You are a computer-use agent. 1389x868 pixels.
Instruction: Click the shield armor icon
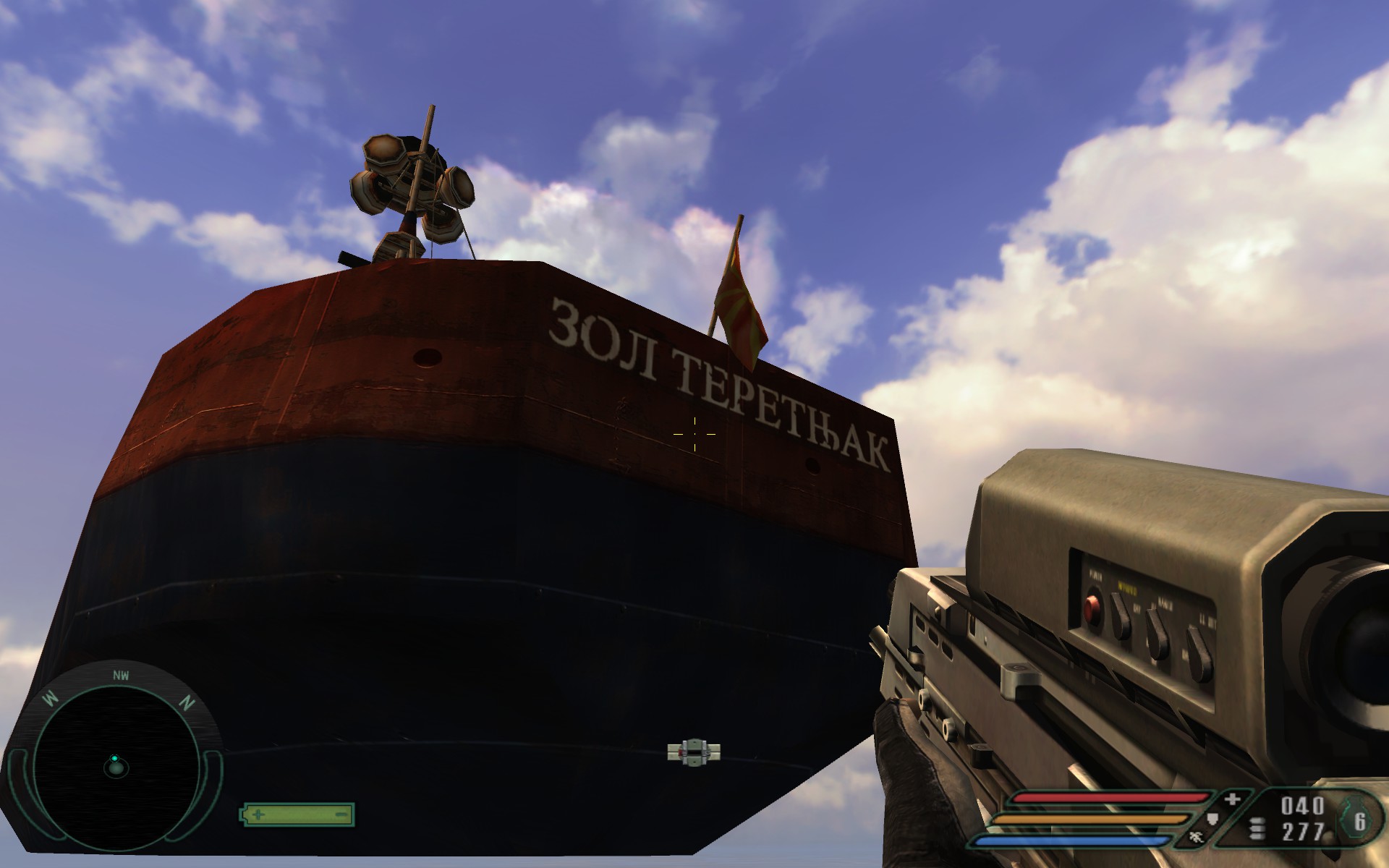(1213, 820)
